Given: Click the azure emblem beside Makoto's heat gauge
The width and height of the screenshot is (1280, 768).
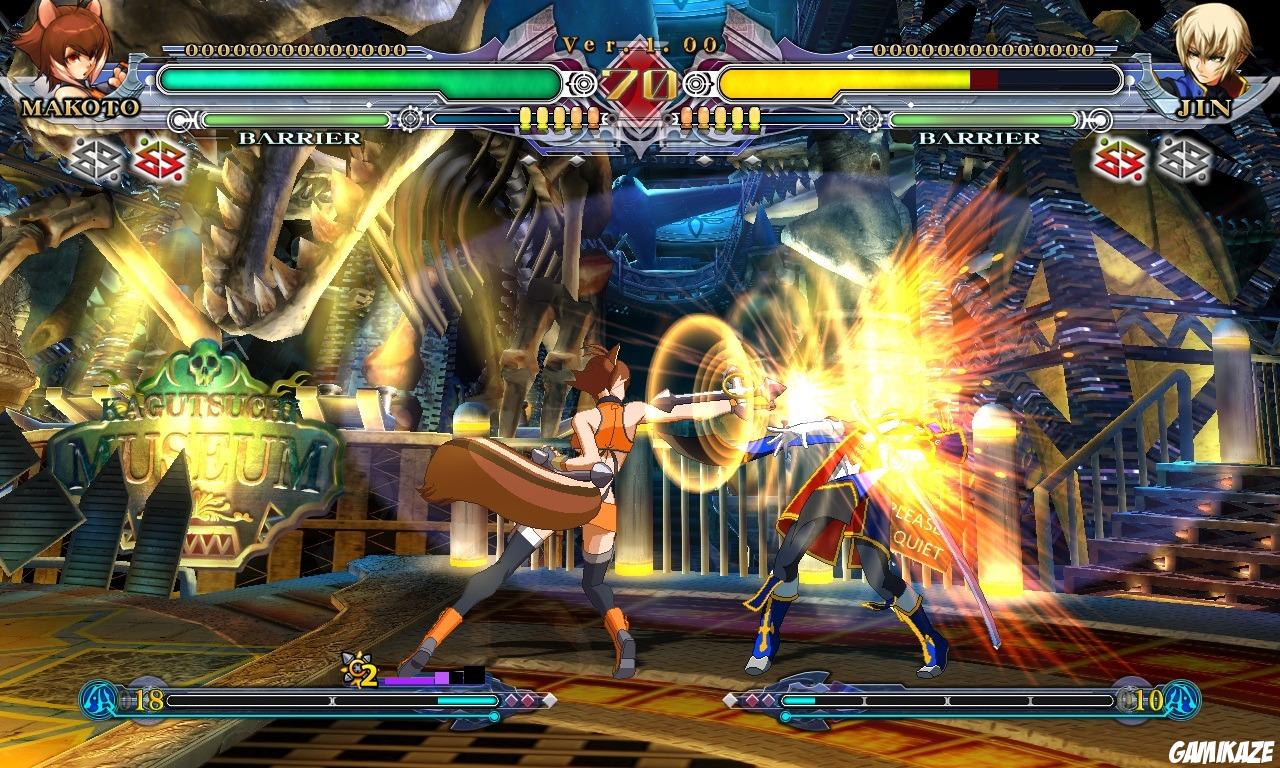Looking at the screenshot, I should point(96,699).
